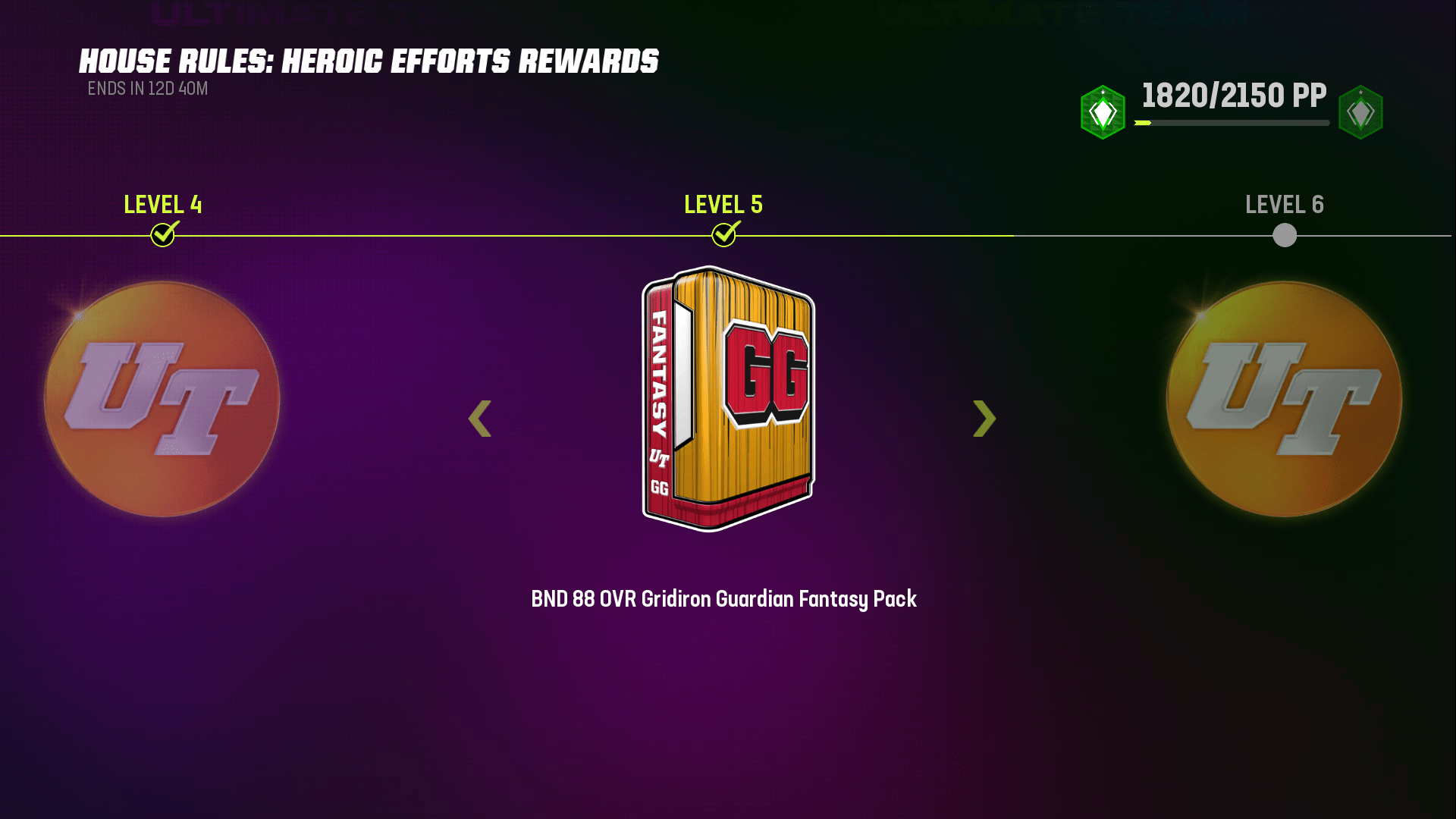This screenshot has height=819, width=1456.
Task: Click the checkmark badge under Level 4
Action: pyautogui.click(x=162, y=235)
